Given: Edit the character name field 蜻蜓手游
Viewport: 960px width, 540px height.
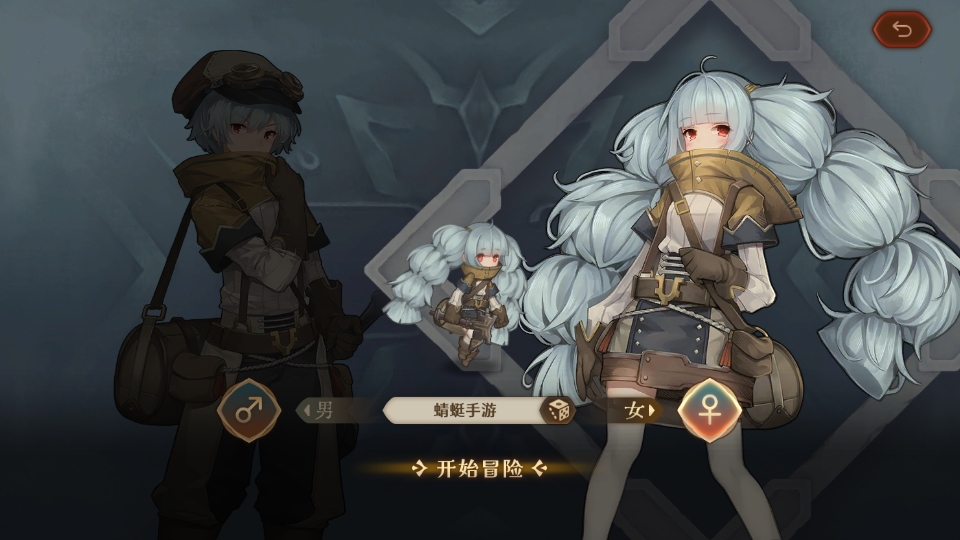Looking at the screenshot, I should coord(465,410).
